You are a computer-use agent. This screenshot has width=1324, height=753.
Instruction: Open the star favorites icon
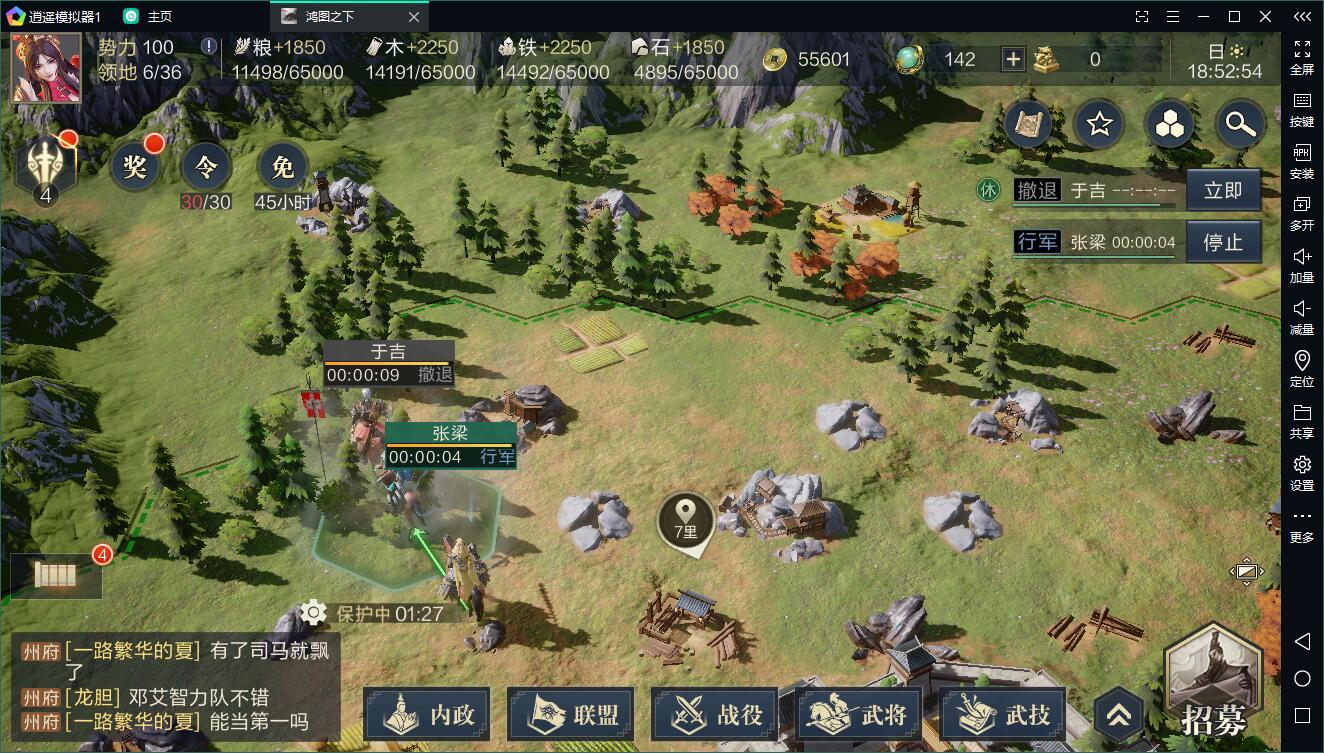coord(1100,124)
